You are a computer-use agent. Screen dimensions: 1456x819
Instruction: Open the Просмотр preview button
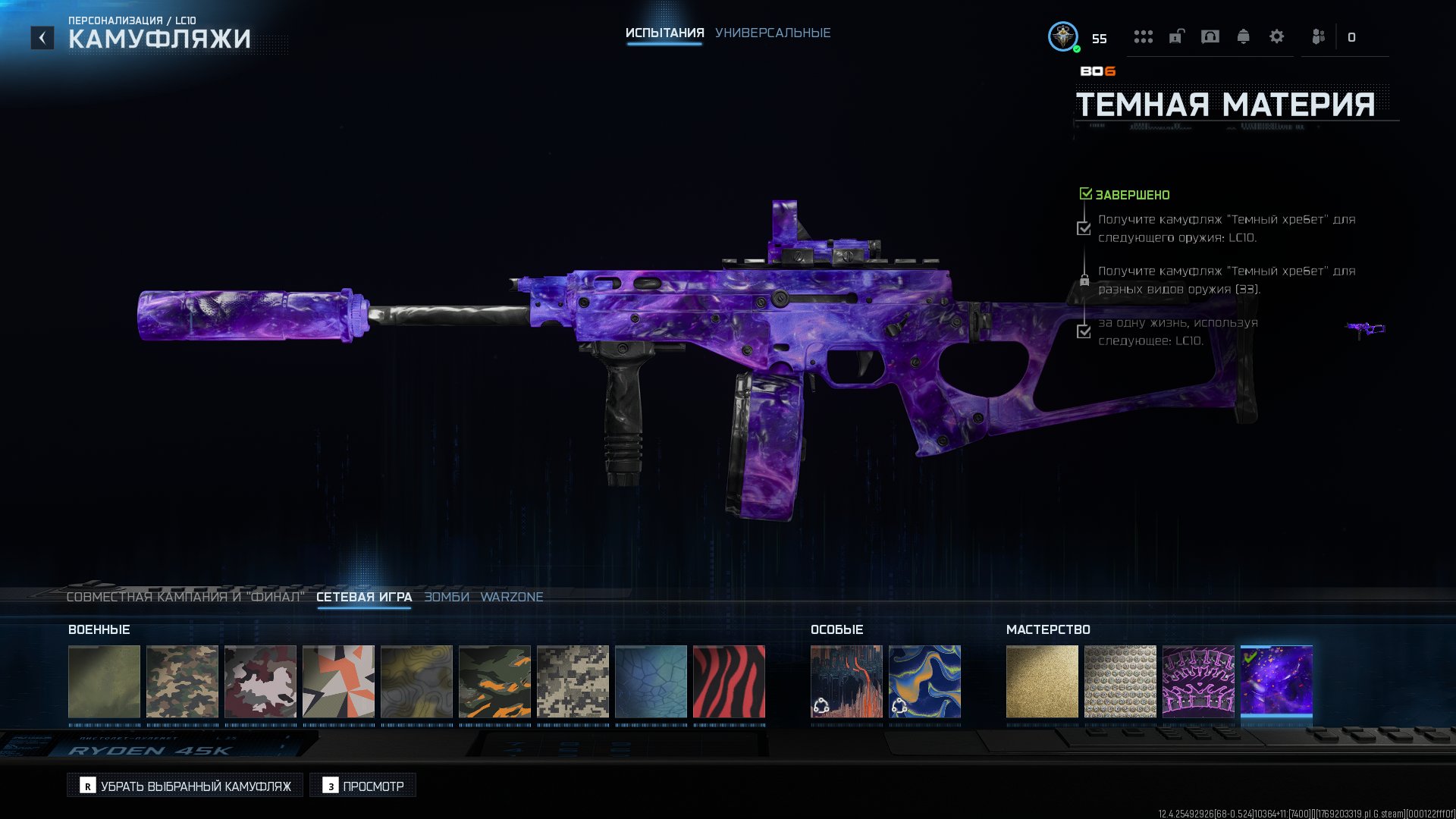point(362,786)
